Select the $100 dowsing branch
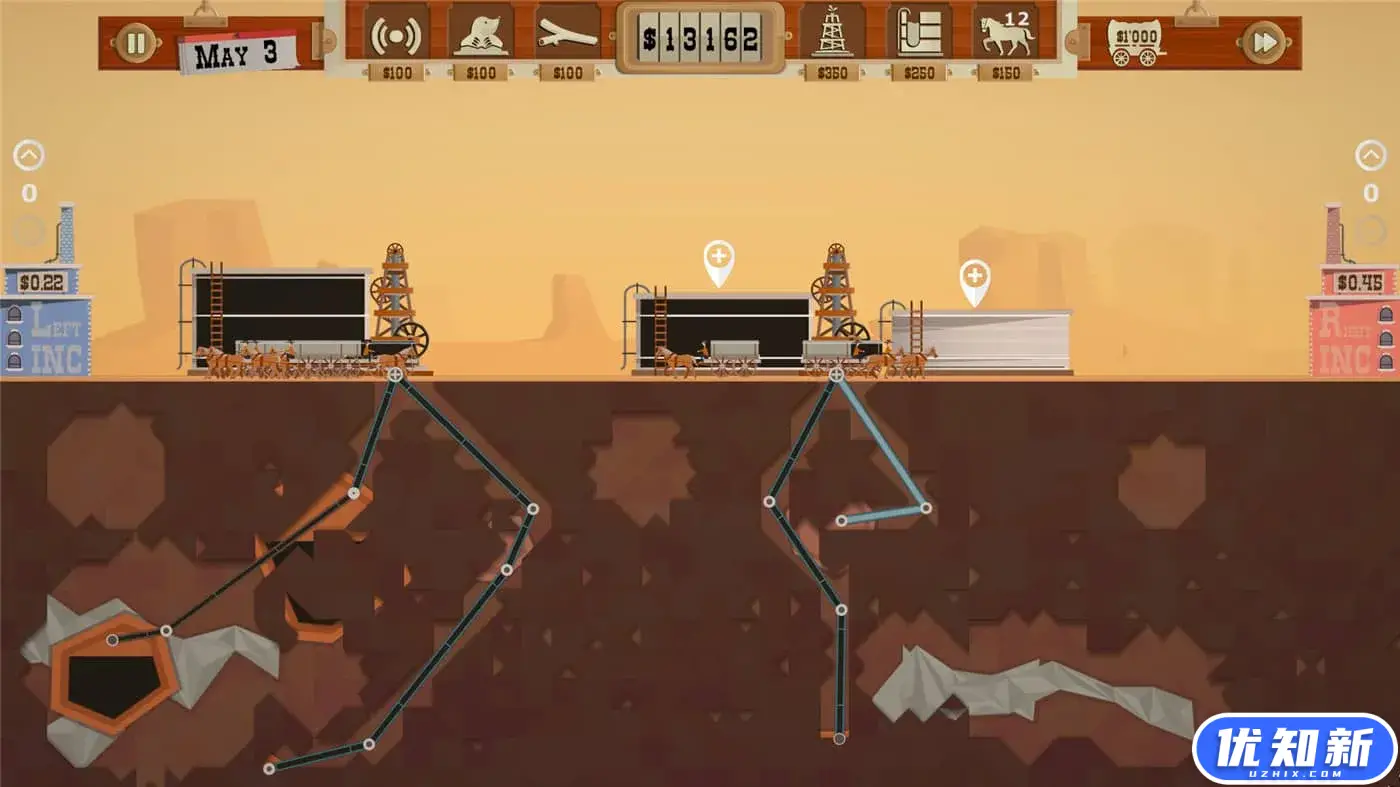 pyautogui.click(x=567, y=35)
